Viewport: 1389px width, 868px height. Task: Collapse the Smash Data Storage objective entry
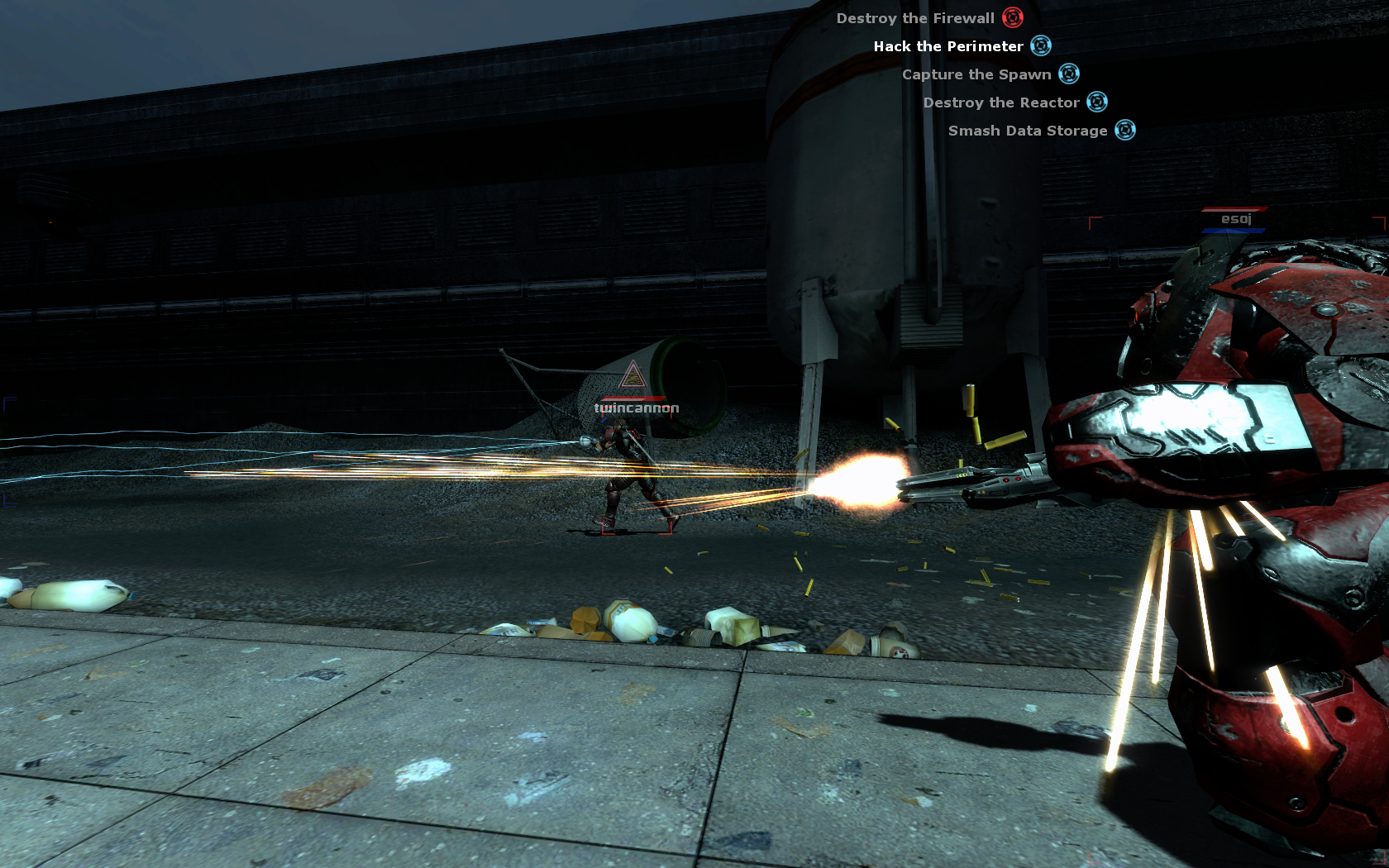pyautogui.click(x=1028, y=131)
